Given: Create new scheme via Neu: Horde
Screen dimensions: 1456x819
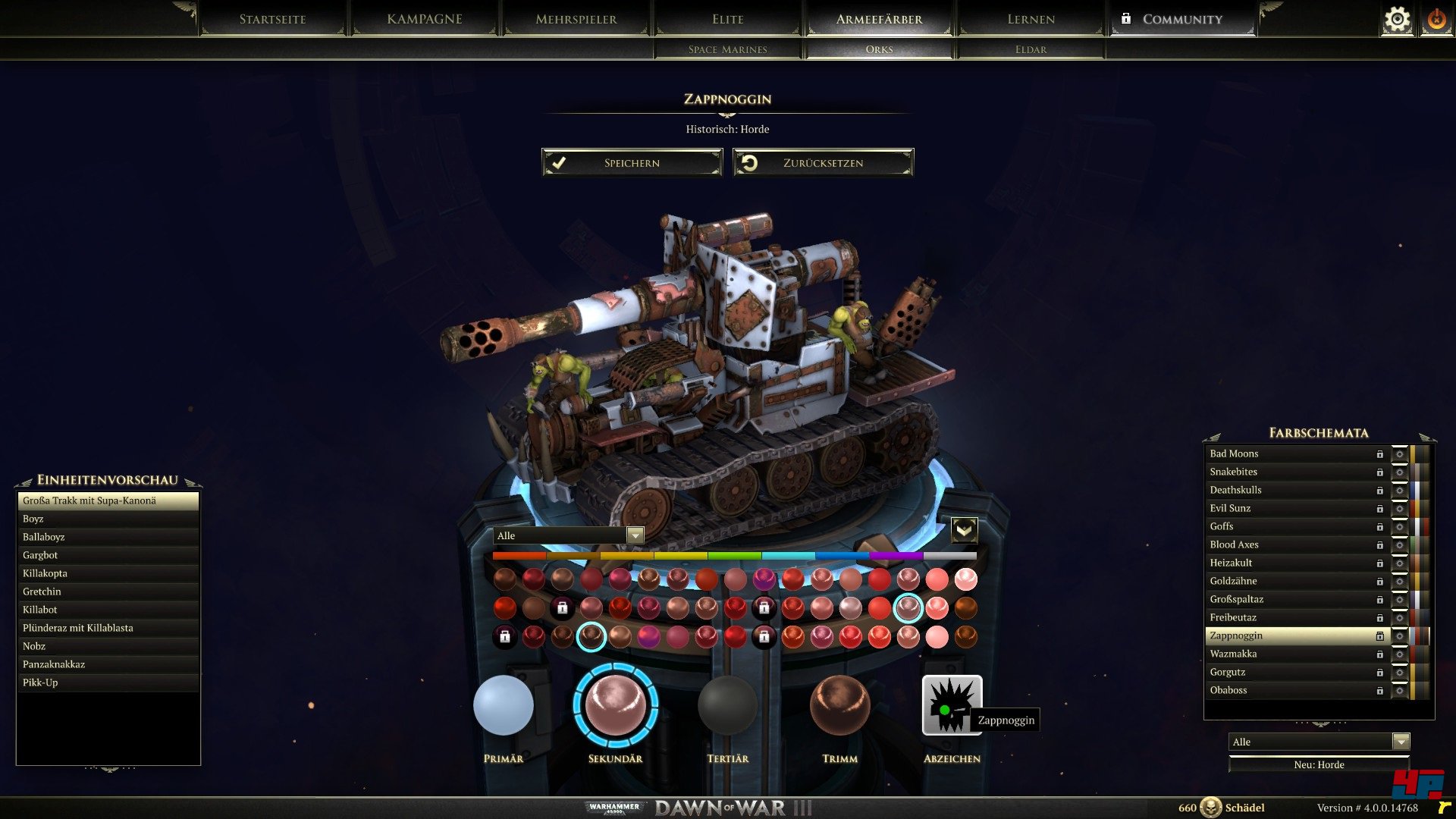Looking at the screenshot, I should [1319, 764].
